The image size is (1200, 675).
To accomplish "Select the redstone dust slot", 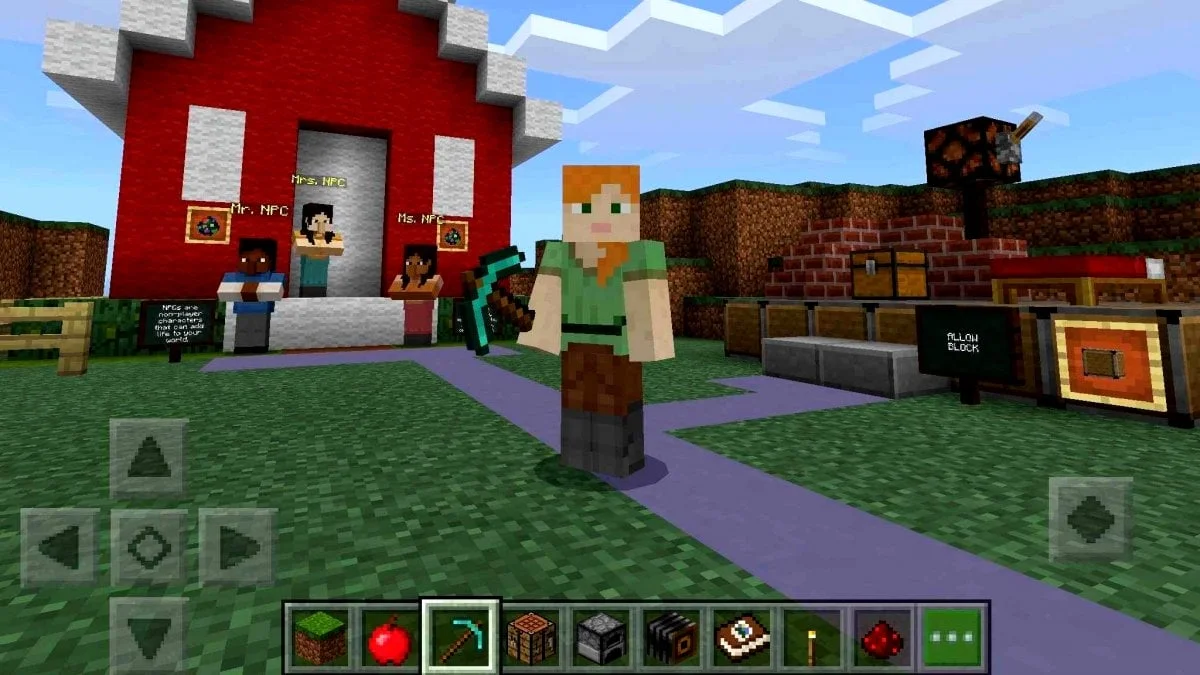I will 882,637.
